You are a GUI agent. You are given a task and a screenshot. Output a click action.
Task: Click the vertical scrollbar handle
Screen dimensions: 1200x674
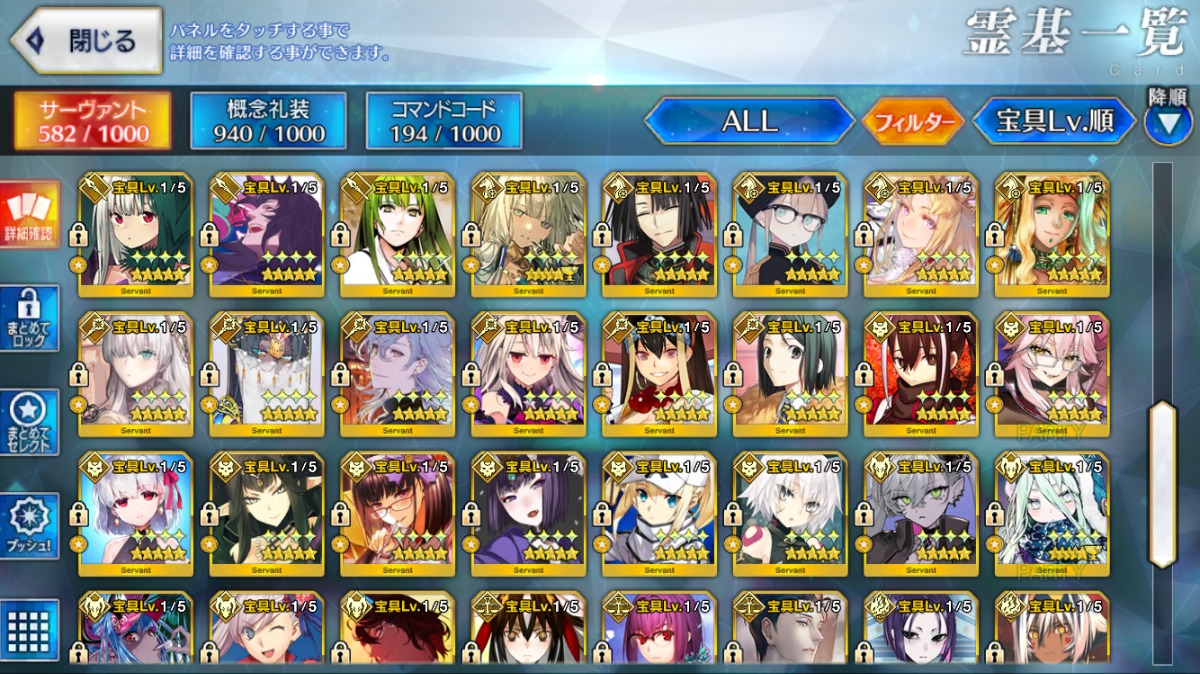[x=1162, y=484]
